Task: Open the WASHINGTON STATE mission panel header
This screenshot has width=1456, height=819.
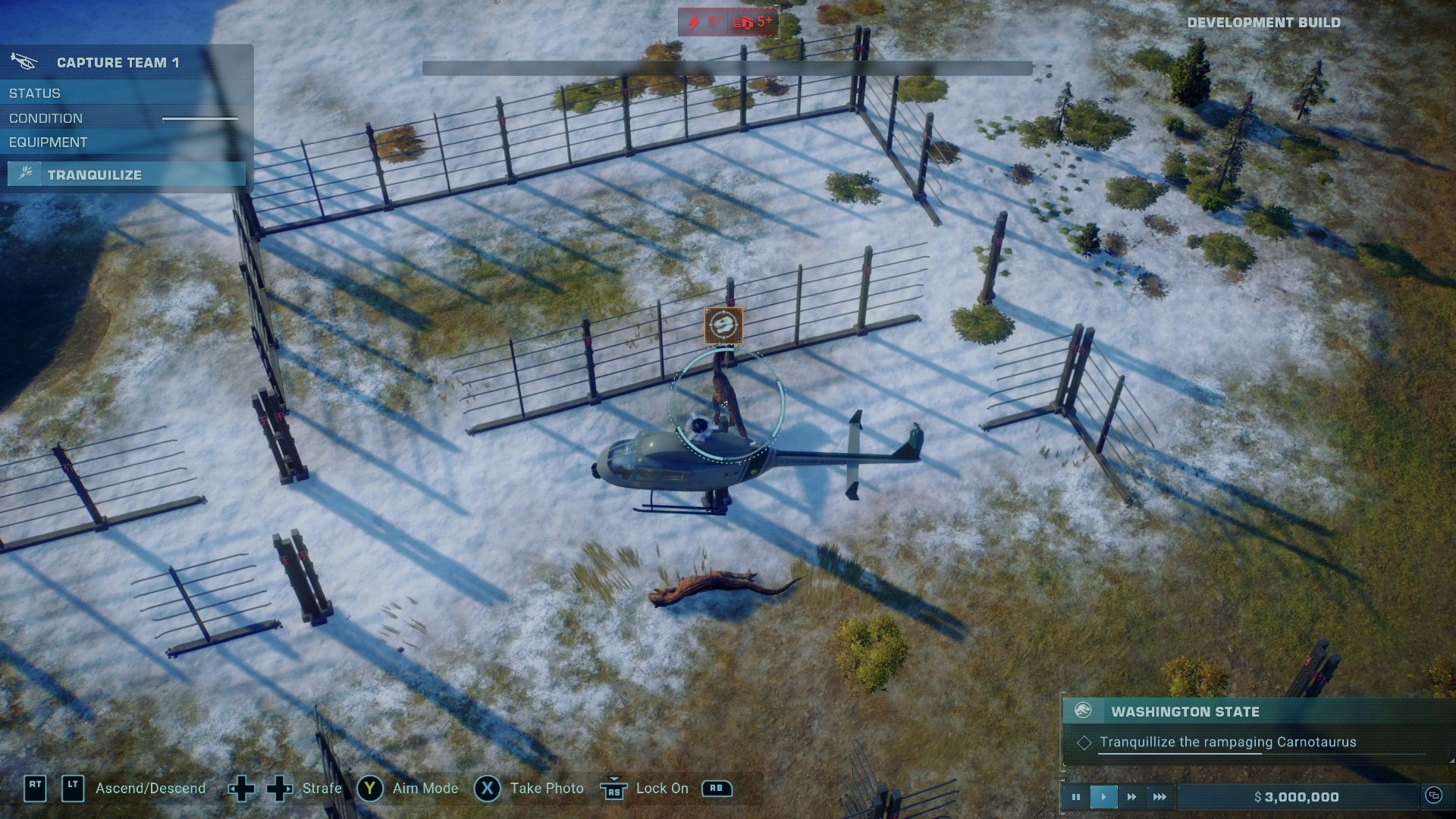Action: point(1185,711)
